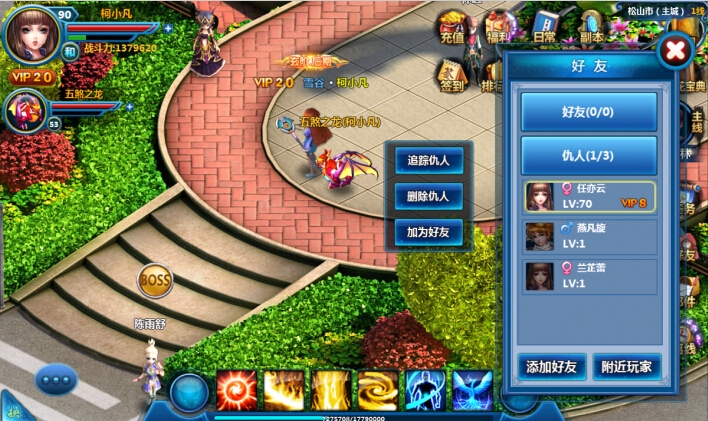
Task: Click the 添加好友 add friend button
Action: click(x=552, y=367)
